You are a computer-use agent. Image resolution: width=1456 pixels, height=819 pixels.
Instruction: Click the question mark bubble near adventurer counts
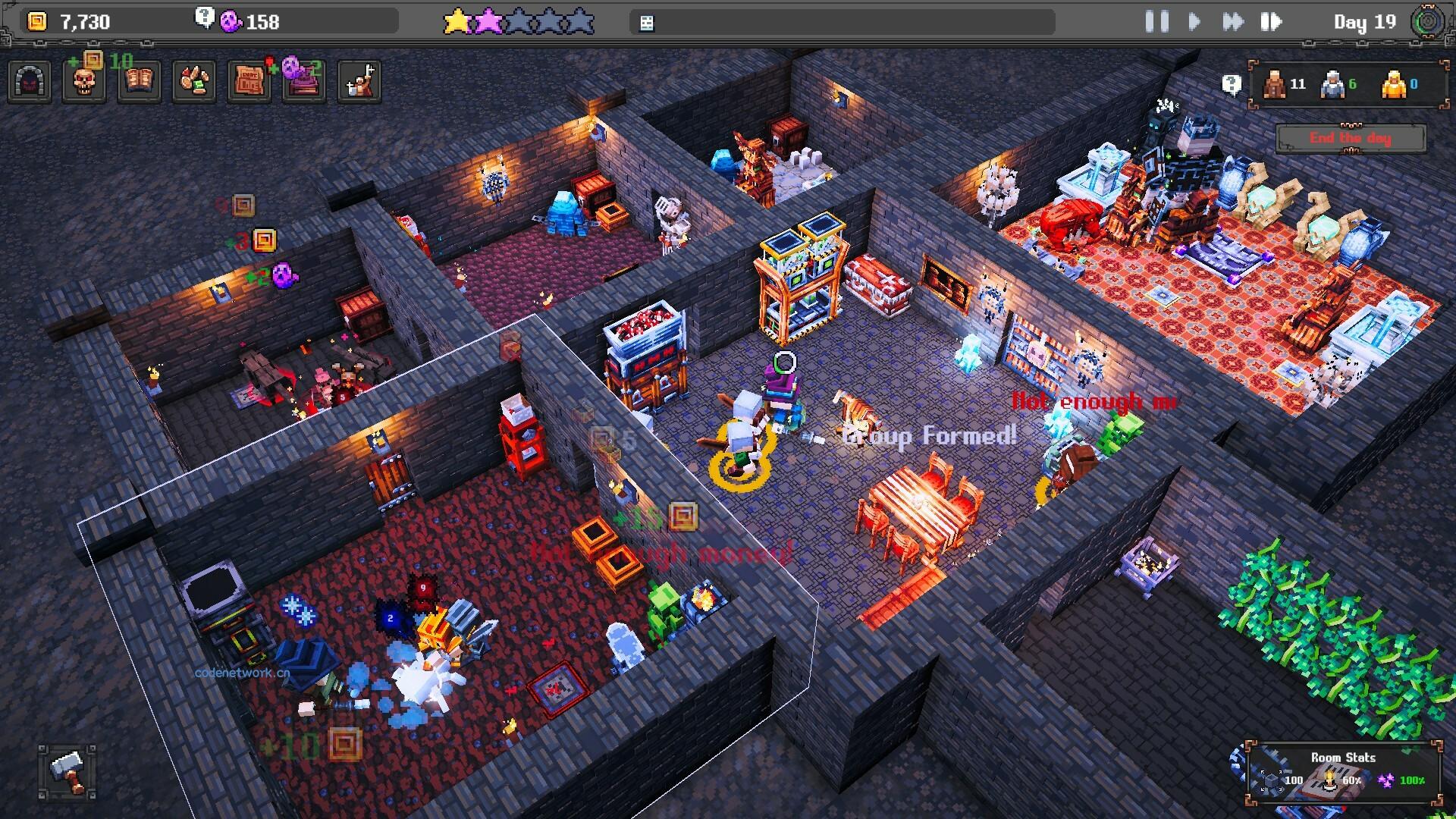click(1232, 83)
